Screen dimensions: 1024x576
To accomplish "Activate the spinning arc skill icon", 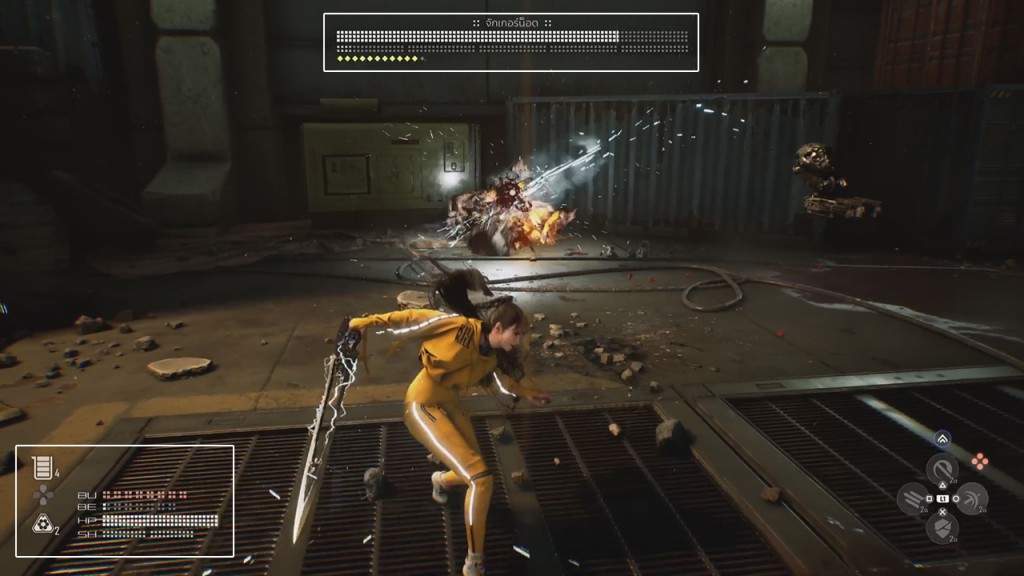I will coord(970,498).
